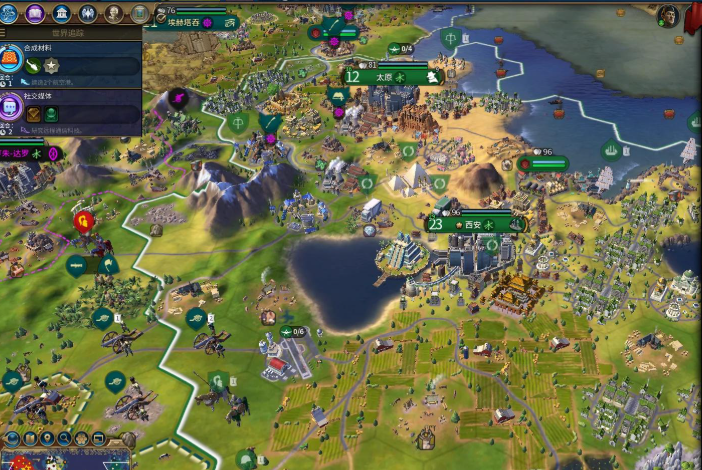Select the aerodrome 0/6 aircraft capacity badge
Image resolution: width=702 pixels, height=470 pixels.
click(294, 331)
